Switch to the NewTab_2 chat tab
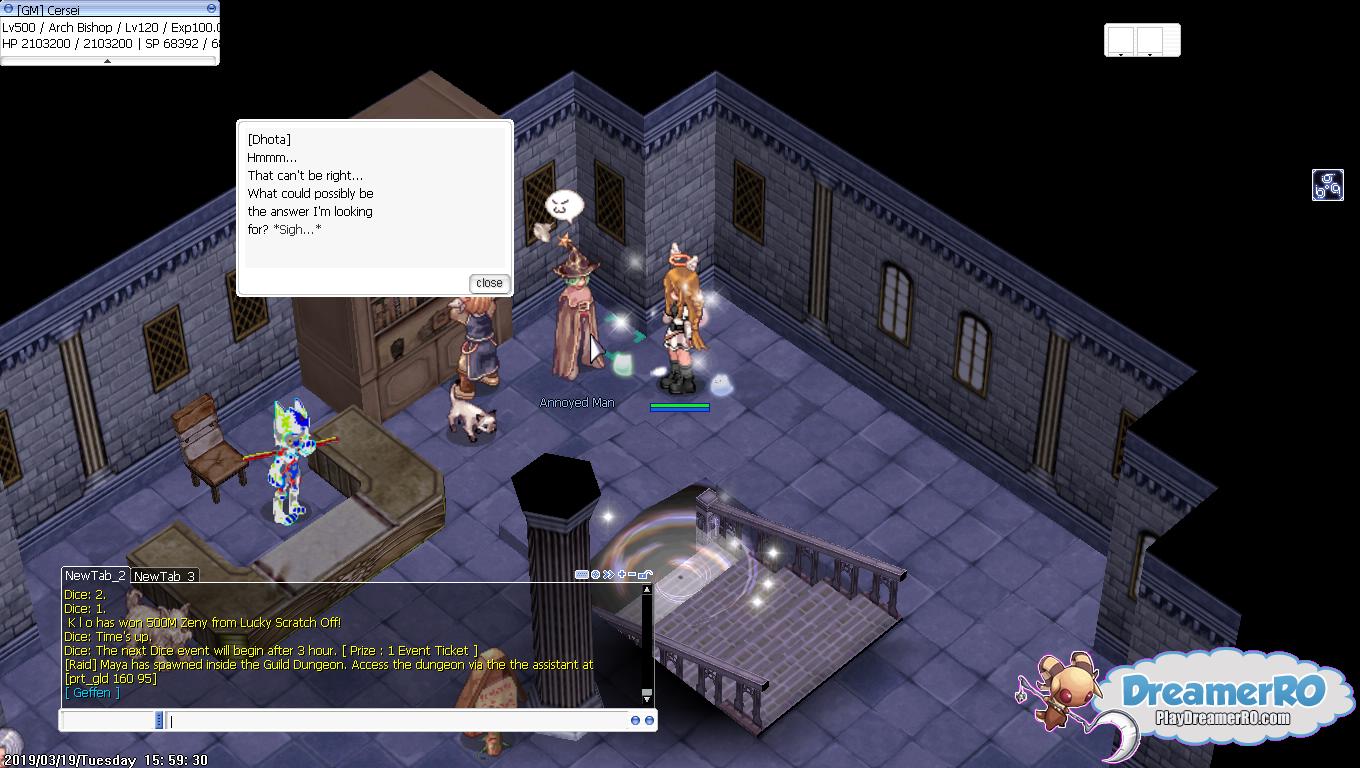 [x=95, y=576]
